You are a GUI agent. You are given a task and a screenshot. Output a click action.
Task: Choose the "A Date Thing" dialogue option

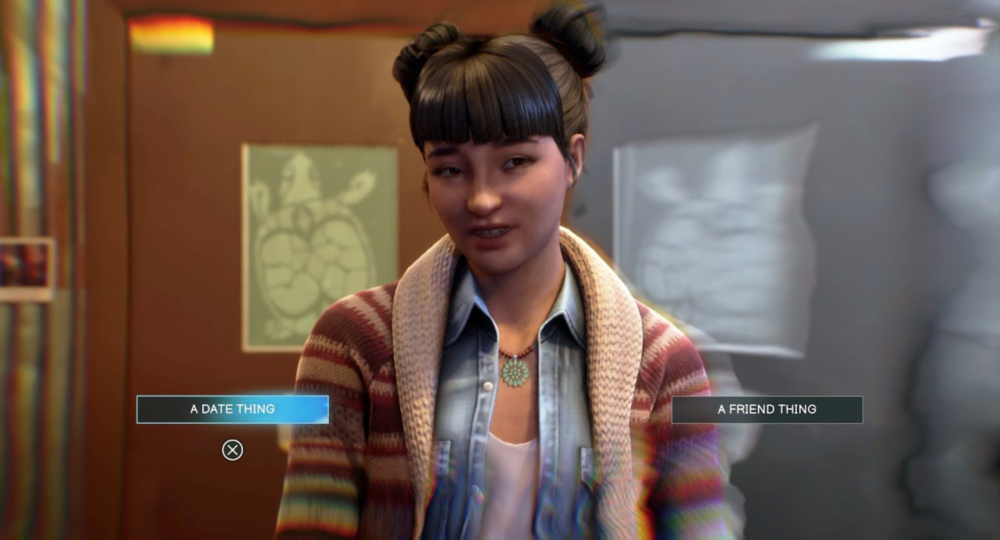(x=232, y=409)
